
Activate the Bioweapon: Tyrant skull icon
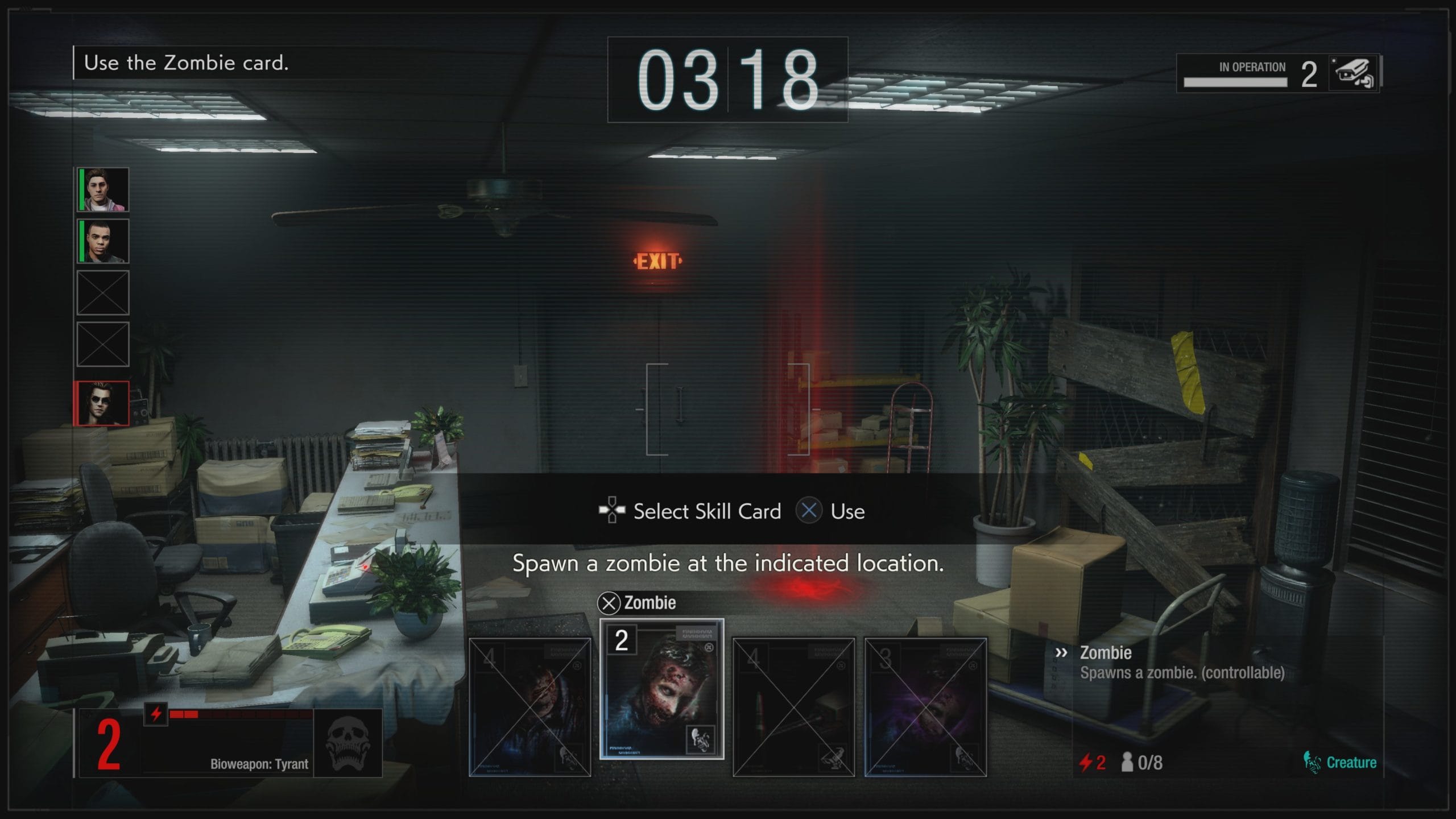coord(348,743)
